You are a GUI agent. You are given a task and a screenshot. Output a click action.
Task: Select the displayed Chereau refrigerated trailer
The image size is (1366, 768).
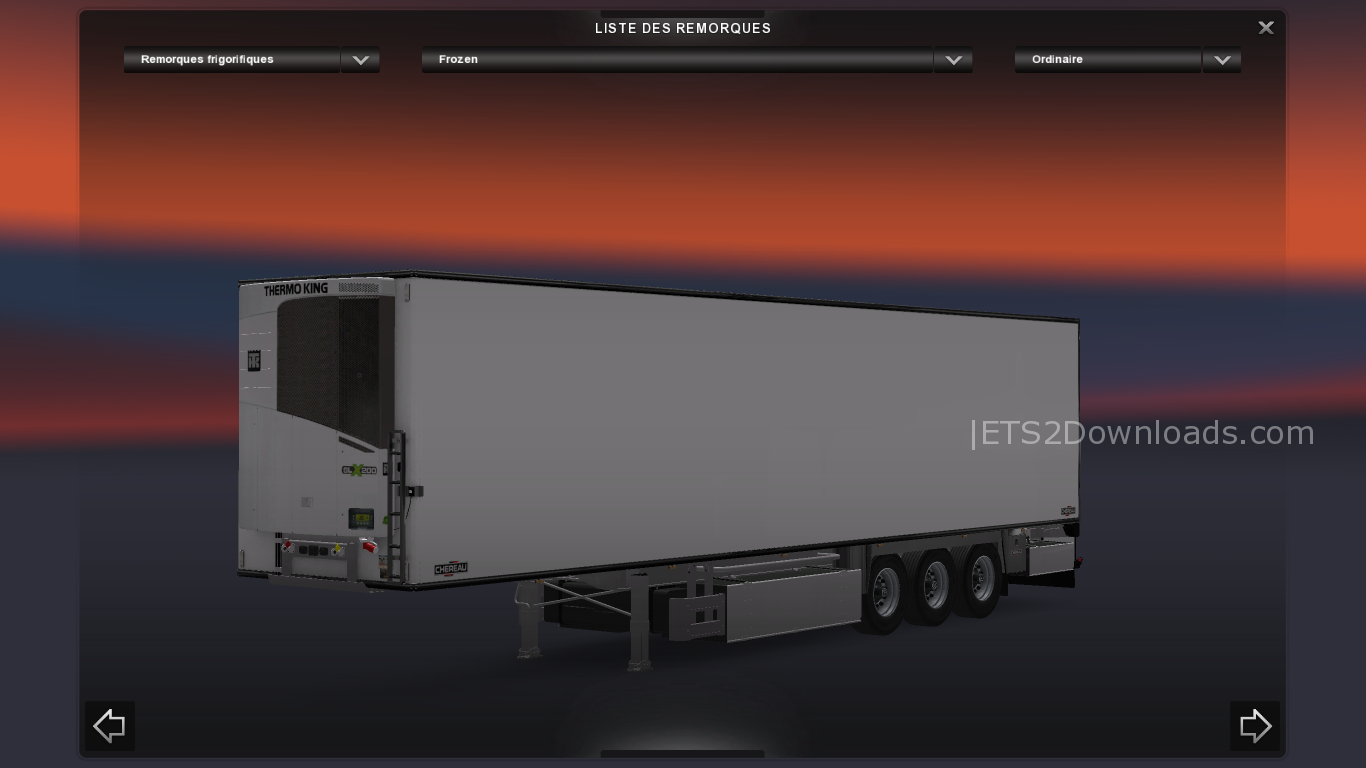tap(700, 430)
